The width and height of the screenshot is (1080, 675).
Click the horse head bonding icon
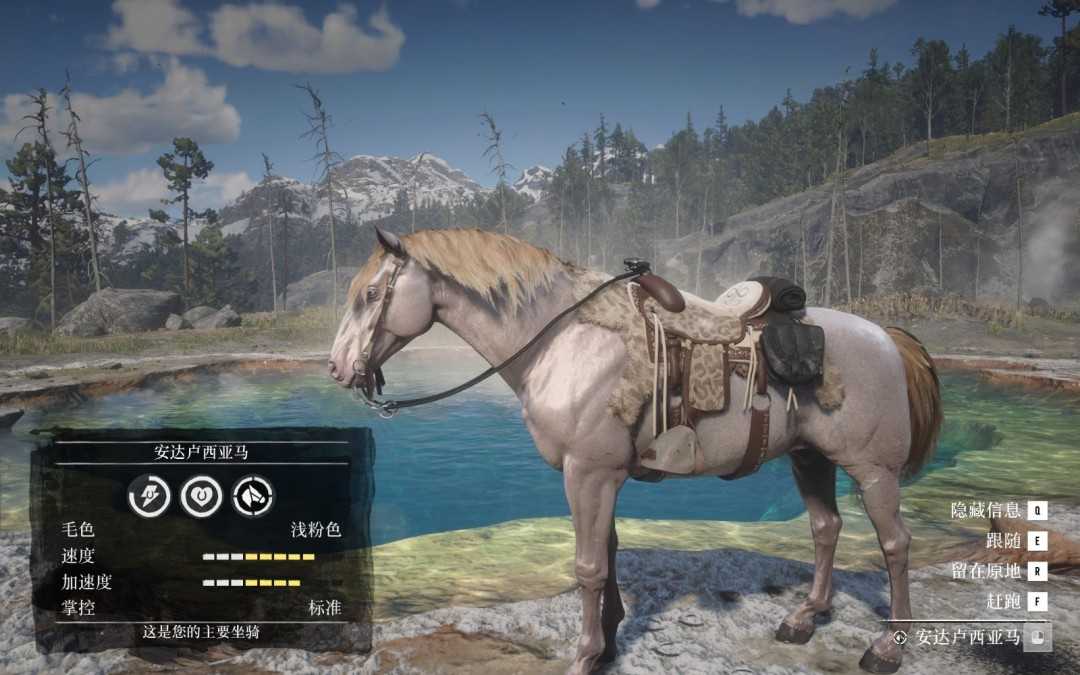(x=253, y=496)
